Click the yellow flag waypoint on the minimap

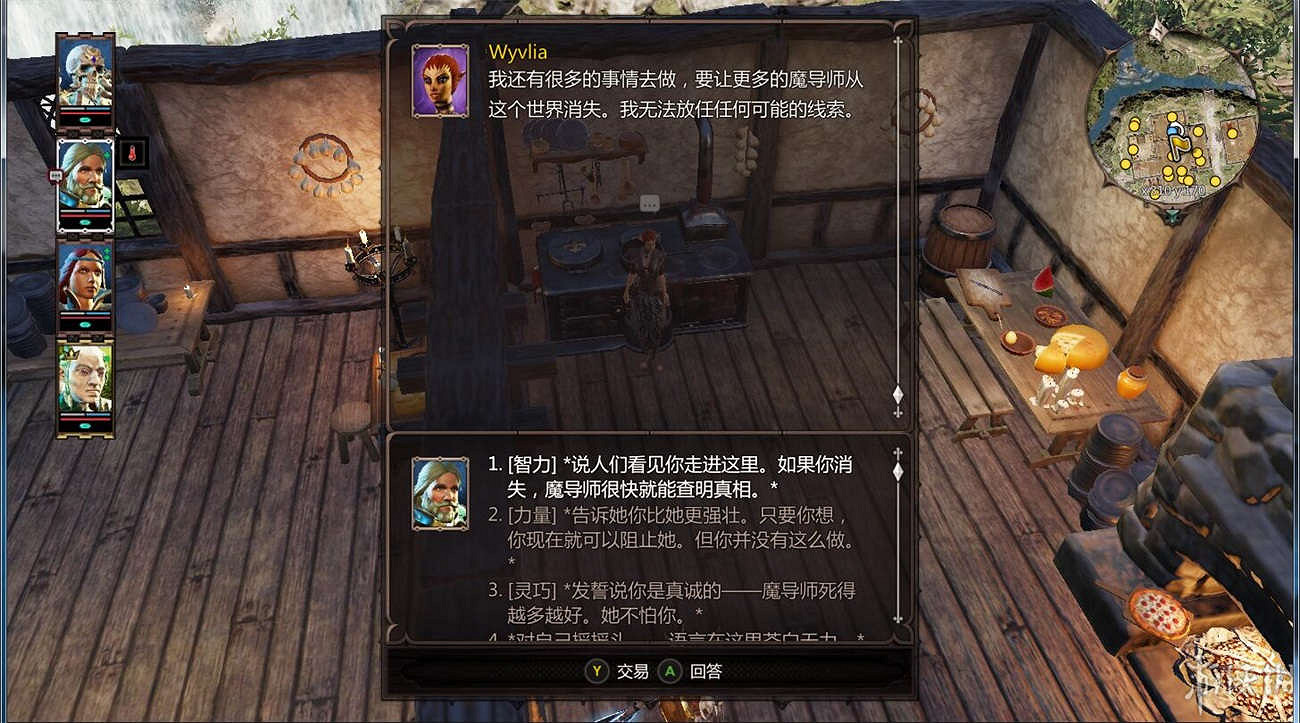coord(1178,141)
